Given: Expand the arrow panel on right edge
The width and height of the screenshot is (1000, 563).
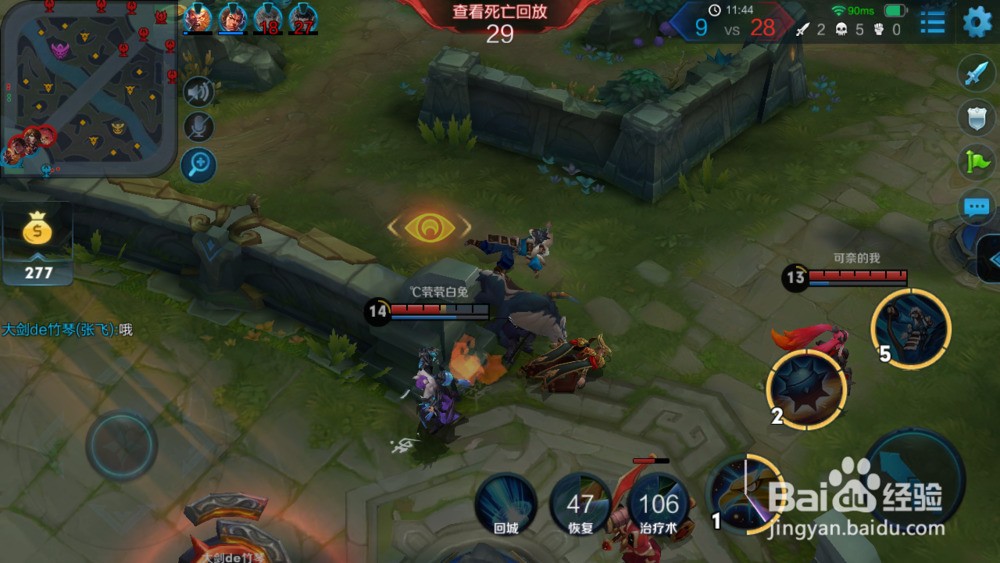Looking at the screenshot, I should pos(988,262).
